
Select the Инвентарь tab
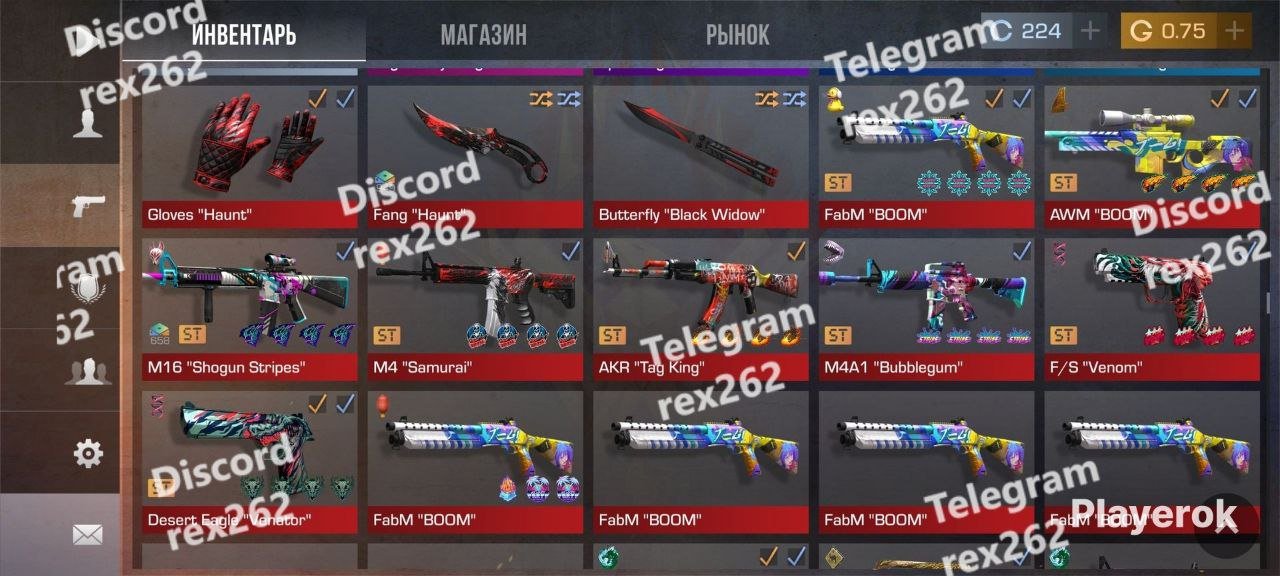tap(243, 34)
